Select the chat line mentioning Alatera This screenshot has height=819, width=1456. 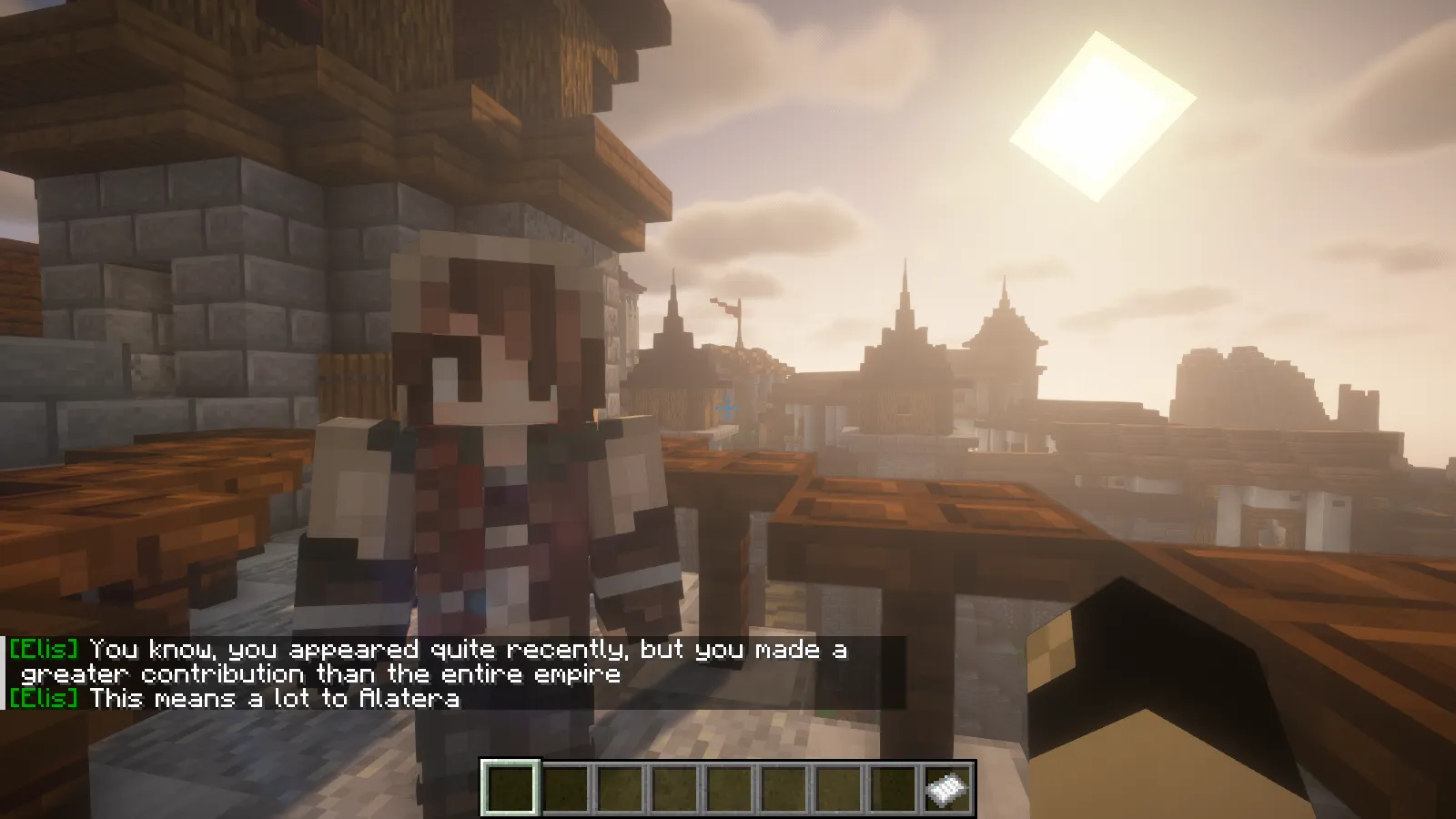[x=273, y=699]
